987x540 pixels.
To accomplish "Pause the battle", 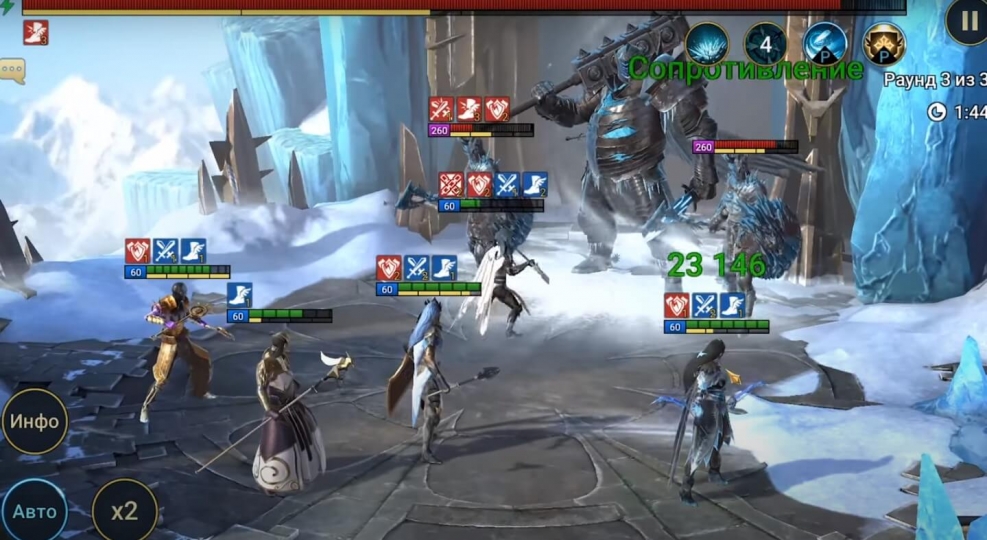I will [x=968, y=20].
